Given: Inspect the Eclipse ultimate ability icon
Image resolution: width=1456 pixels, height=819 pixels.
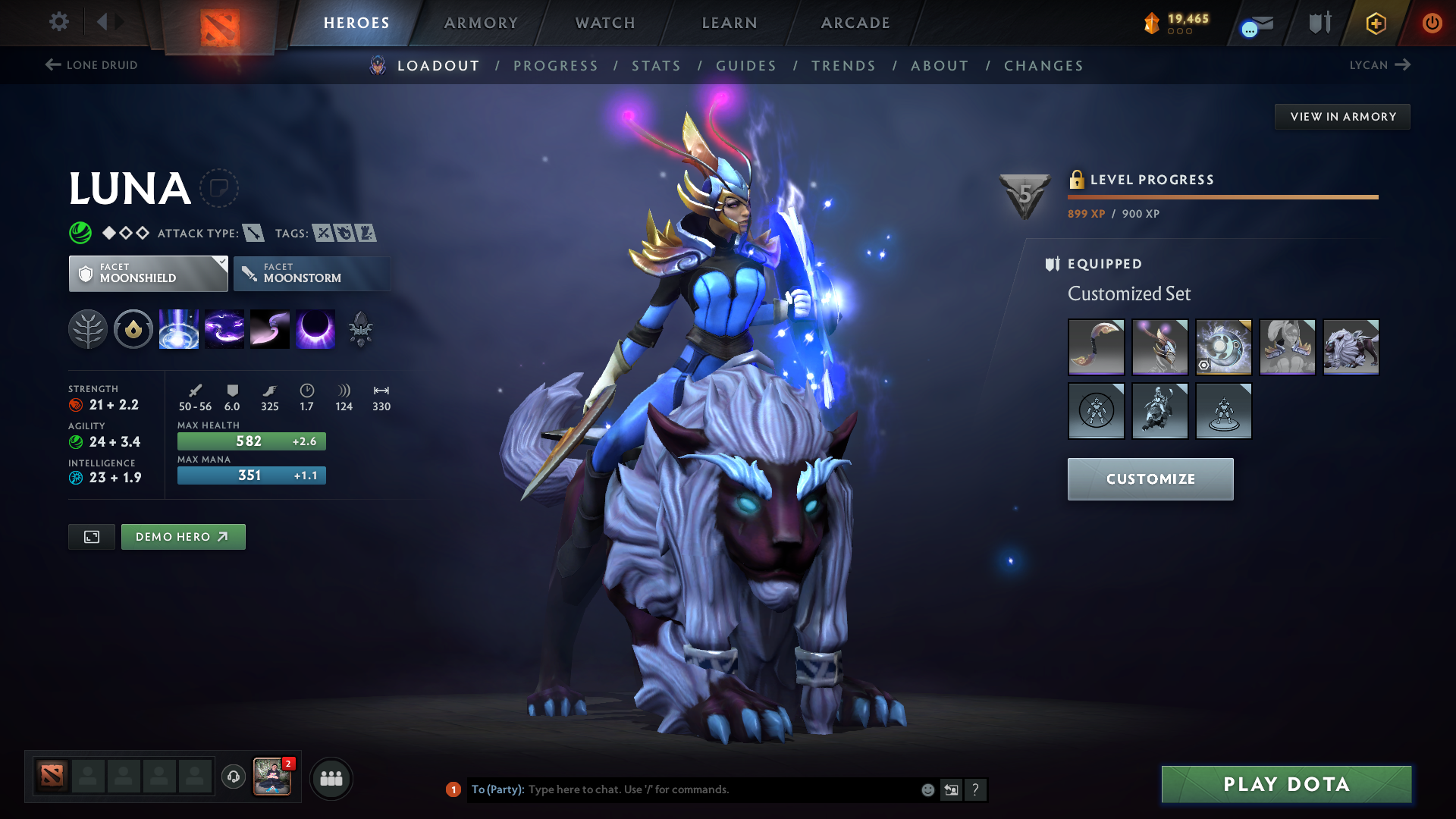Looking at the screenshot, I should point(315,329).
